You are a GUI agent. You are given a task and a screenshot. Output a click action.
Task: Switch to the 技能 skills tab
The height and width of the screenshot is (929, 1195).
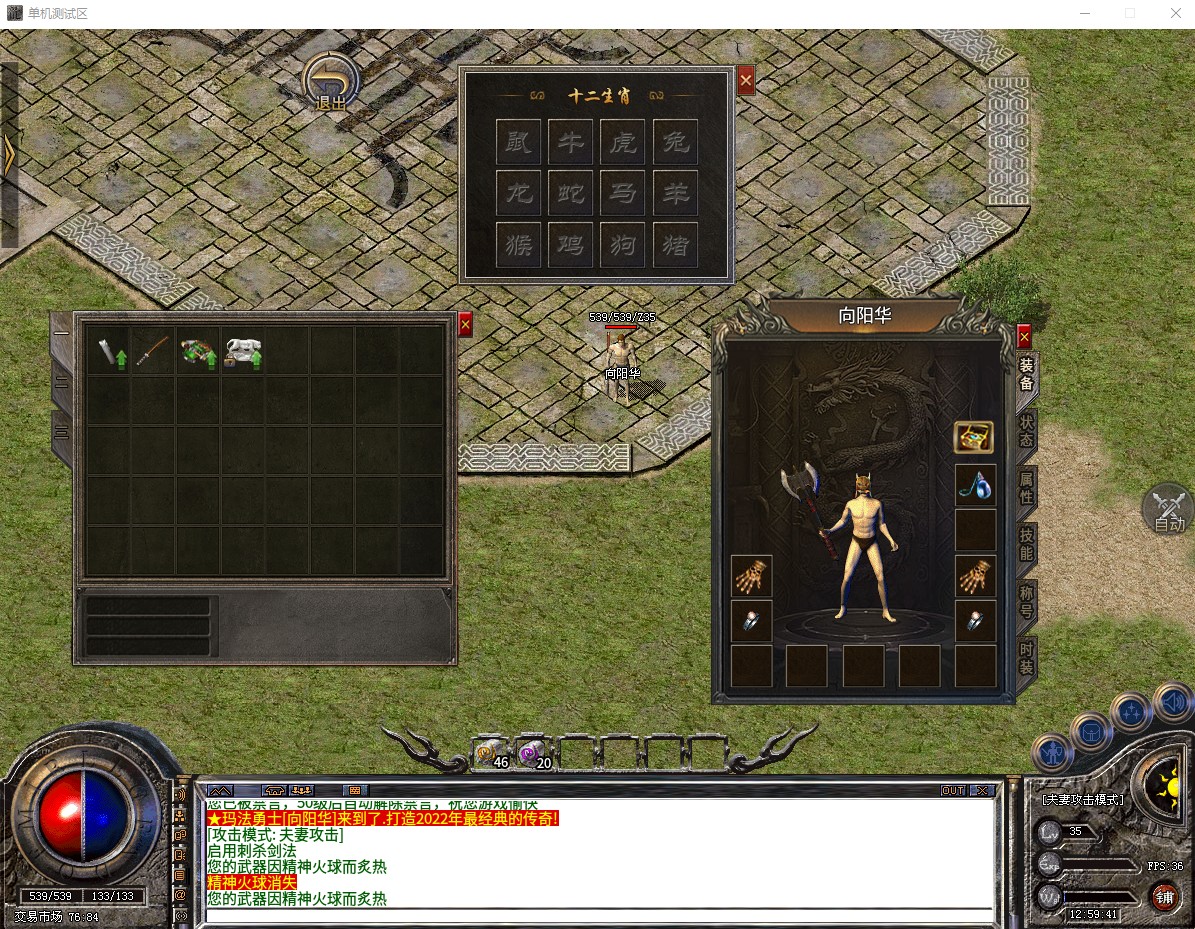[x=1026, y=543]
